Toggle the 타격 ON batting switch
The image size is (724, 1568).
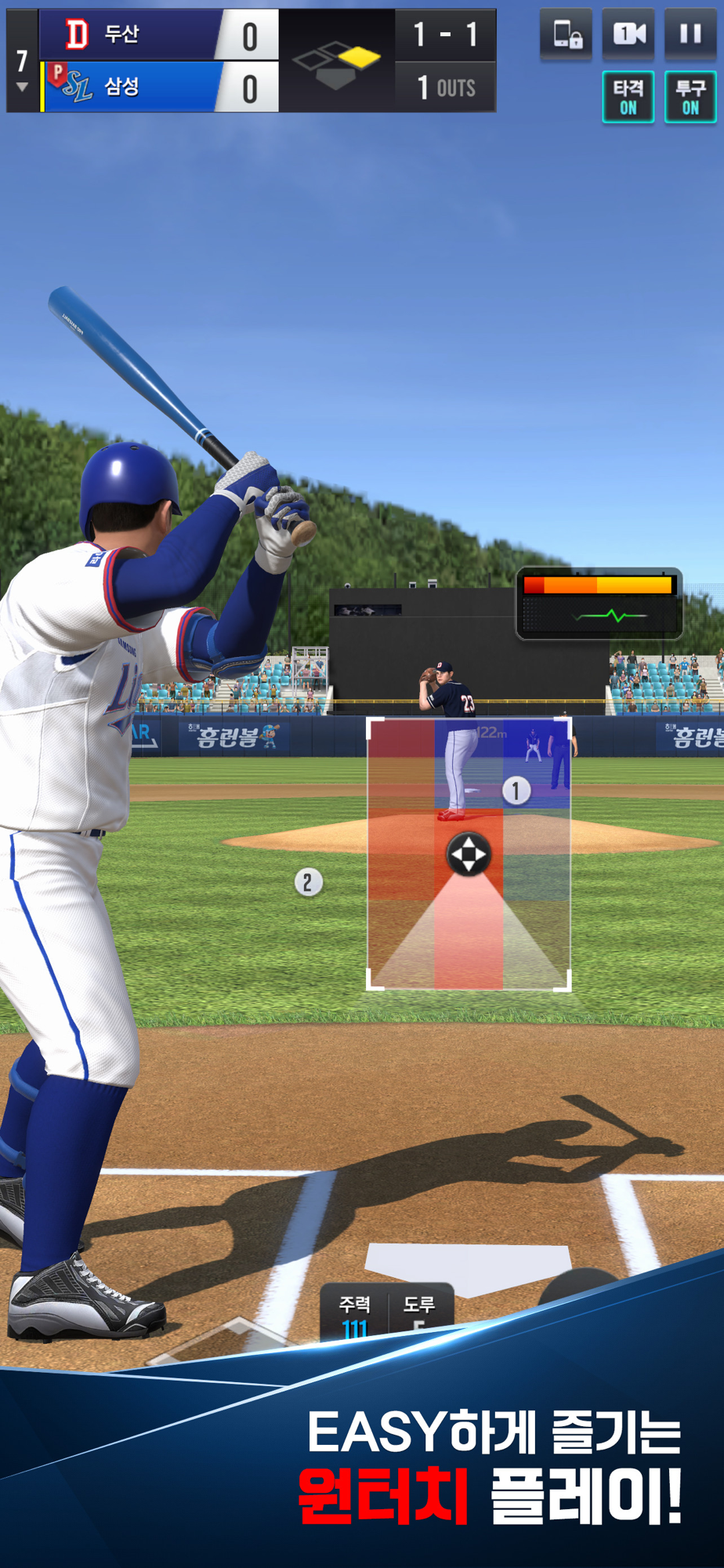pyautogui.click(x=628, y=97)
